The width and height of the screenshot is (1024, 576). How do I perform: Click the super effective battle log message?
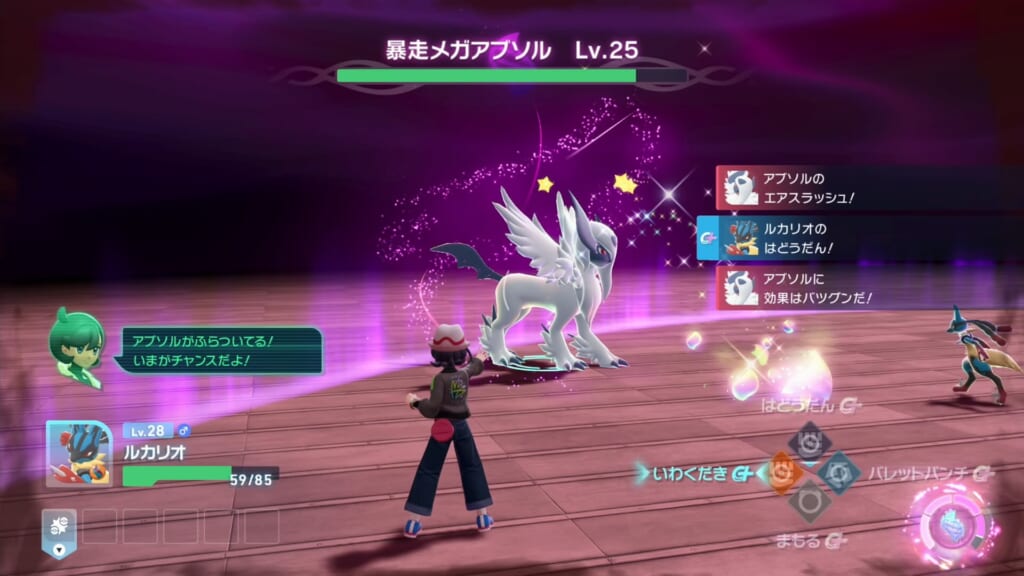860,287
